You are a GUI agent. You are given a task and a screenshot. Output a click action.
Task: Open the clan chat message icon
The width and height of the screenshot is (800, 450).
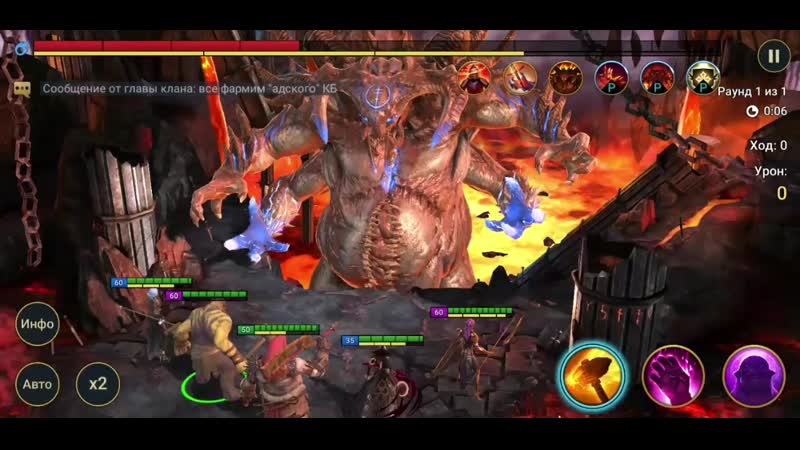[22, 88]
